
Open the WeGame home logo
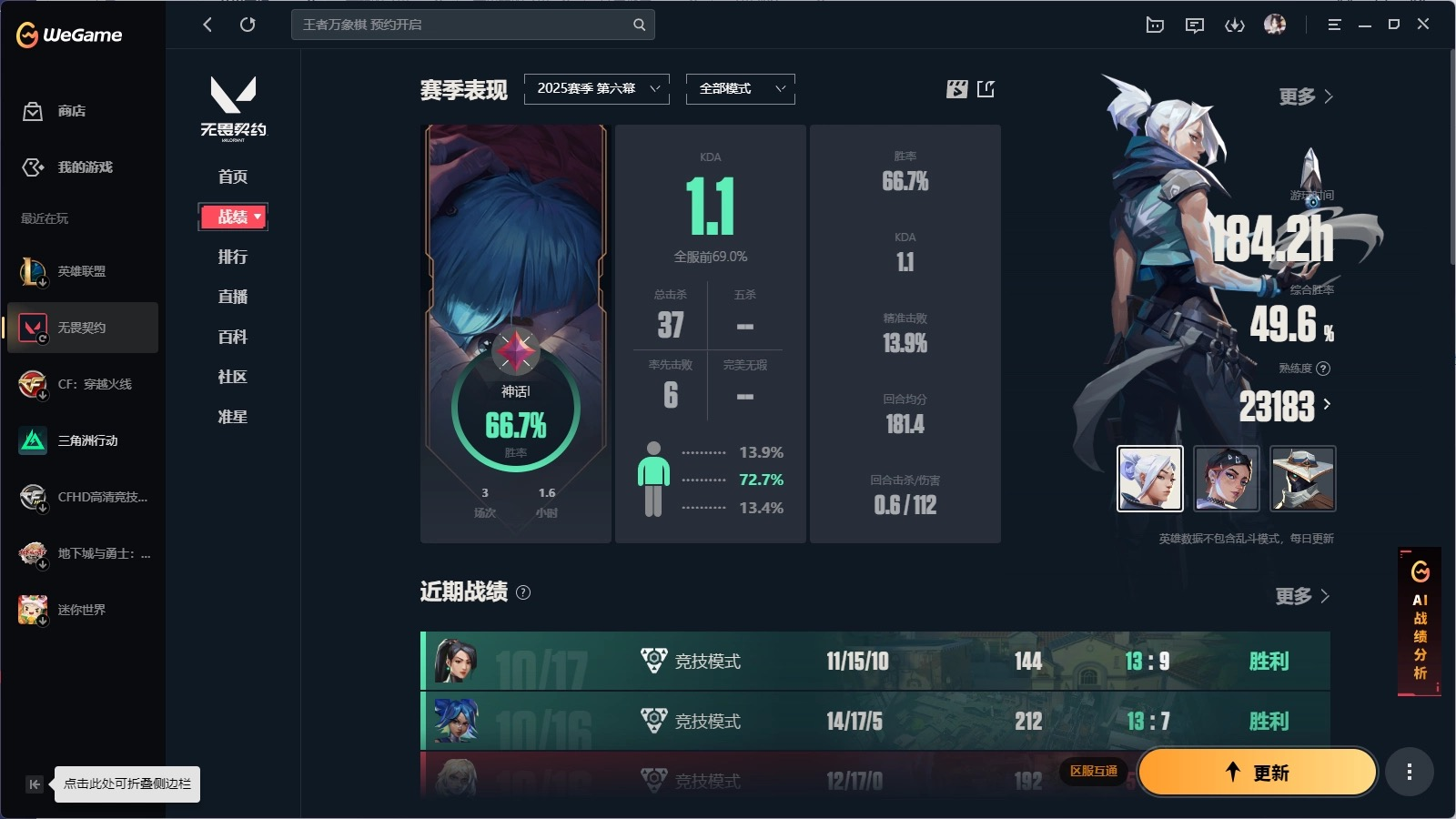pos(68,35)
